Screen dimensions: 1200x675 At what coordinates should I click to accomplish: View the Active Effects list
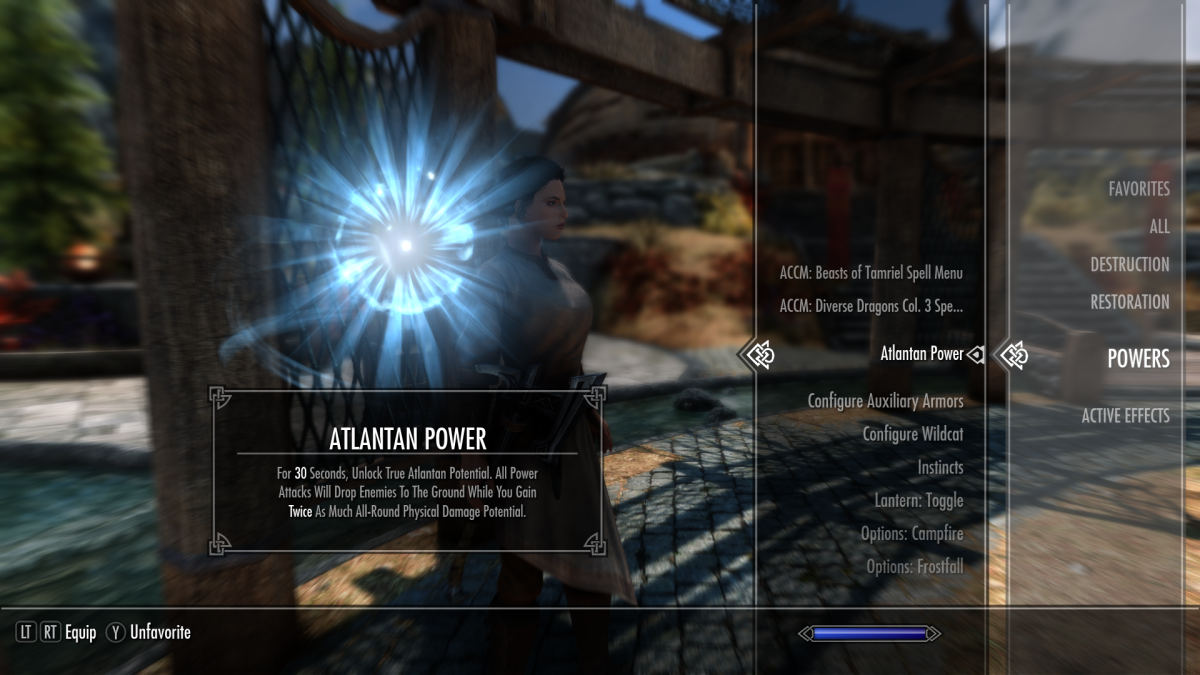pos(1125,416)
